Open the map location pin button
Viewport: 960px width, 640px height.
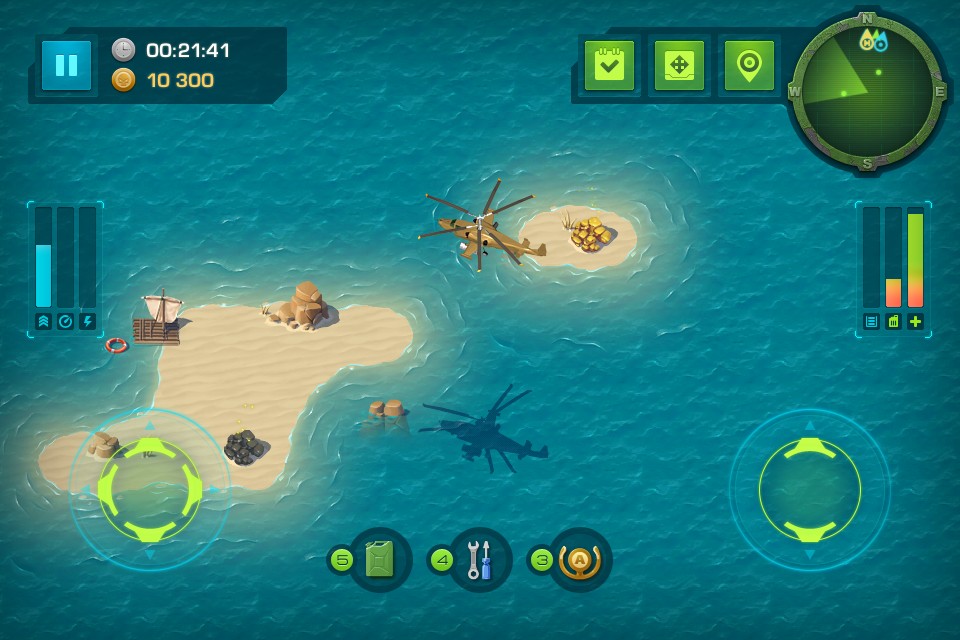pyautogui.click(x=749, y=66)
